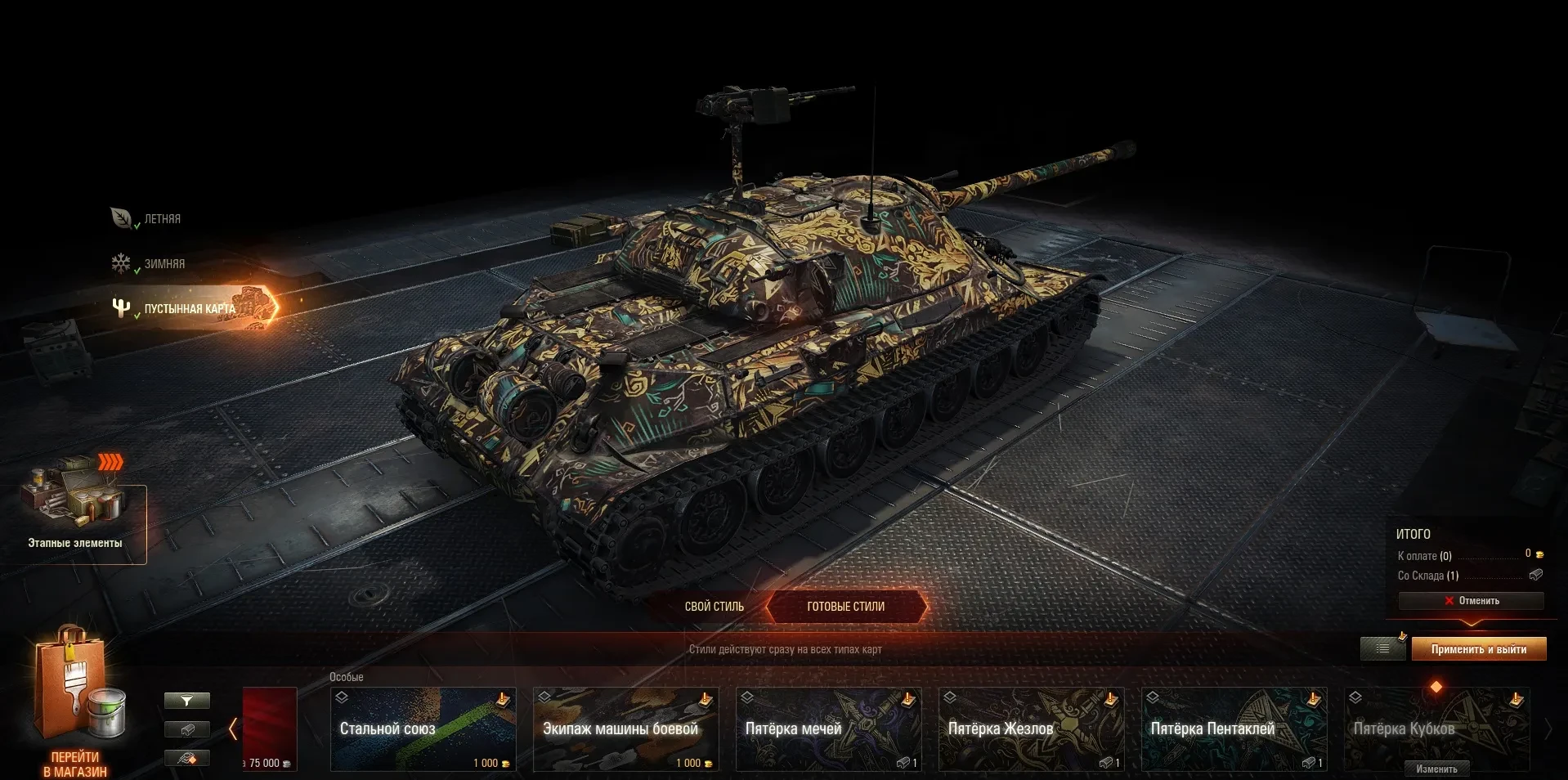Show previous styles with the left arrow
The height and width of the screenshot is (780, 1568).
pos(233,728)
